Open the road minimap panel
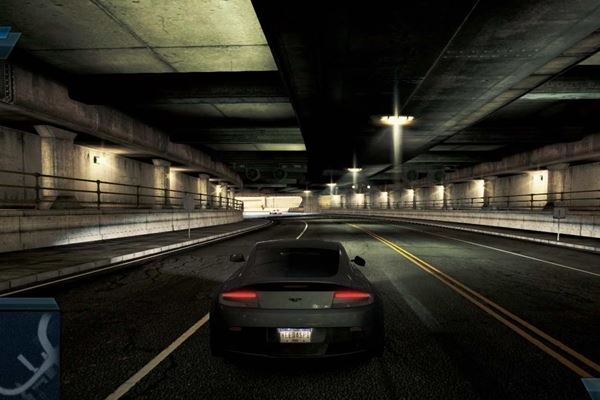Screen dimensions: 600x400 [28, 350]
